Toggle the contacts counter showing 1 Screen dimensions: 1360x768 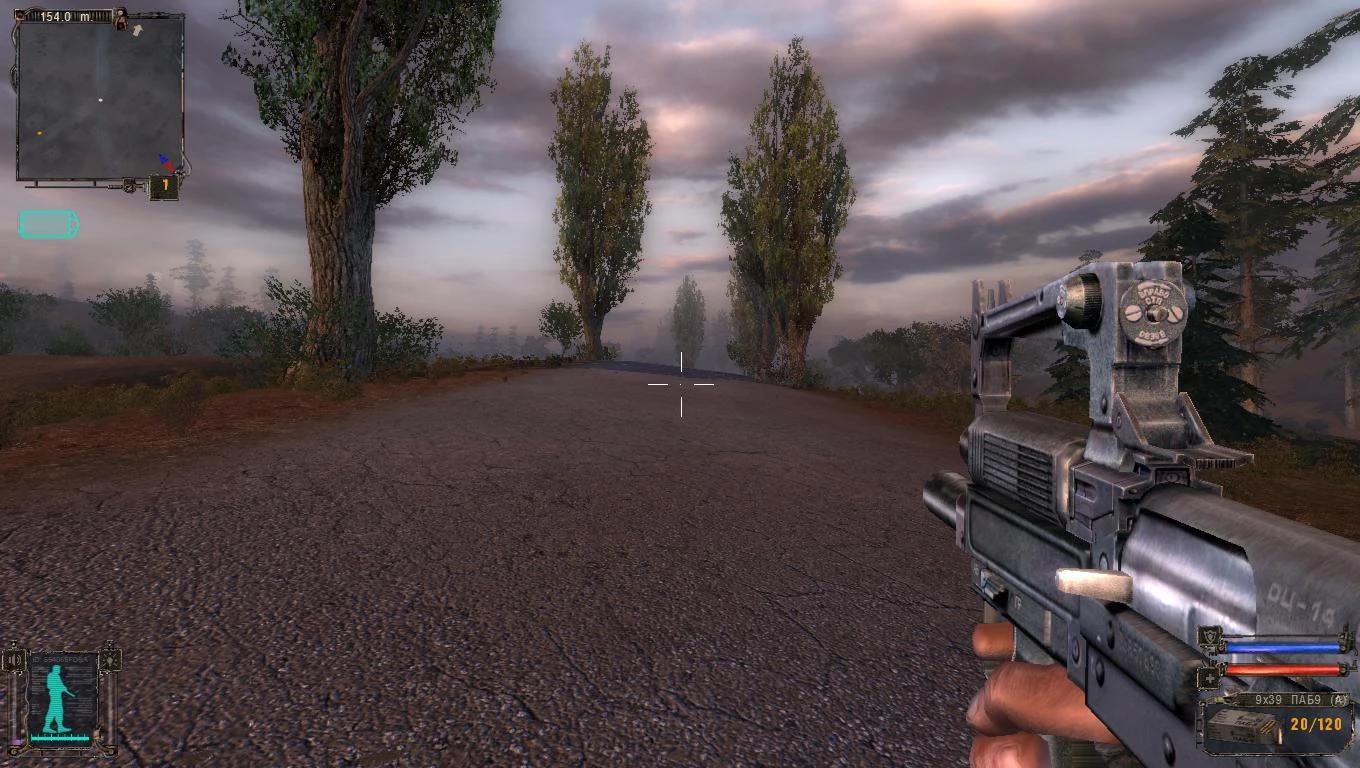coord(164,184)
